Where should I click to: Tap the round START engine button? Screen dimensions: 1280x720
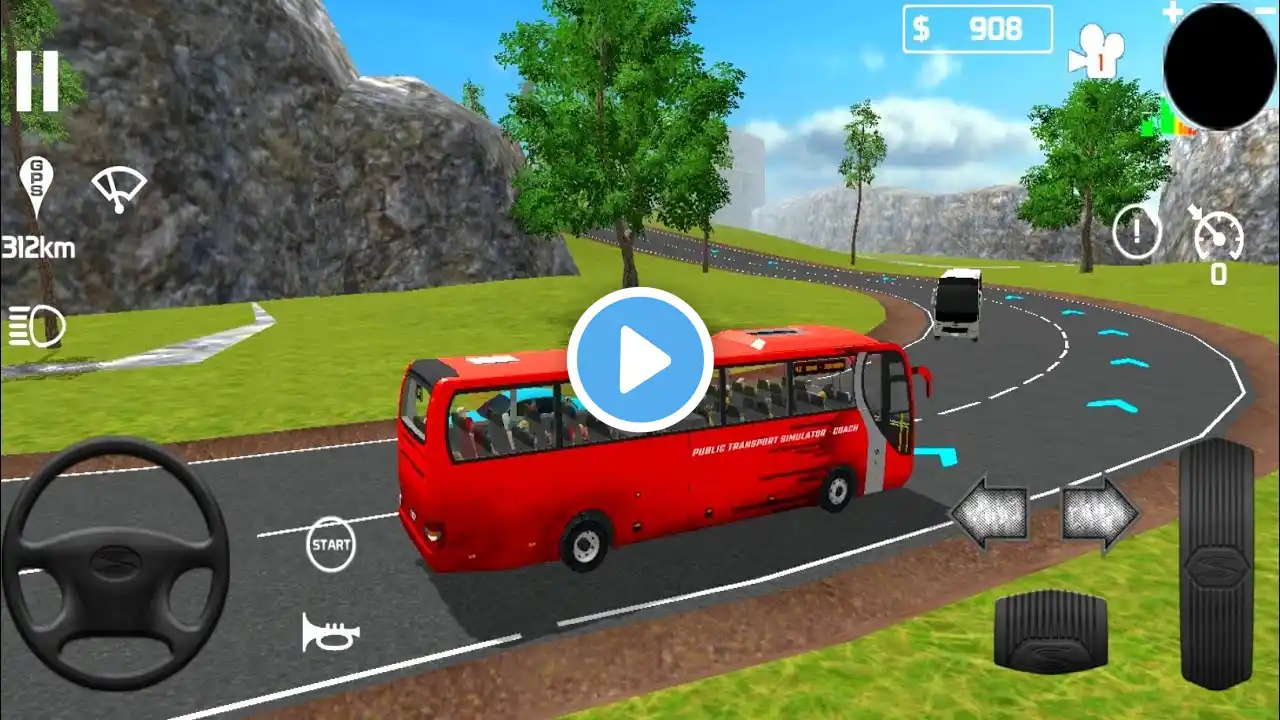tap(331, 545)
